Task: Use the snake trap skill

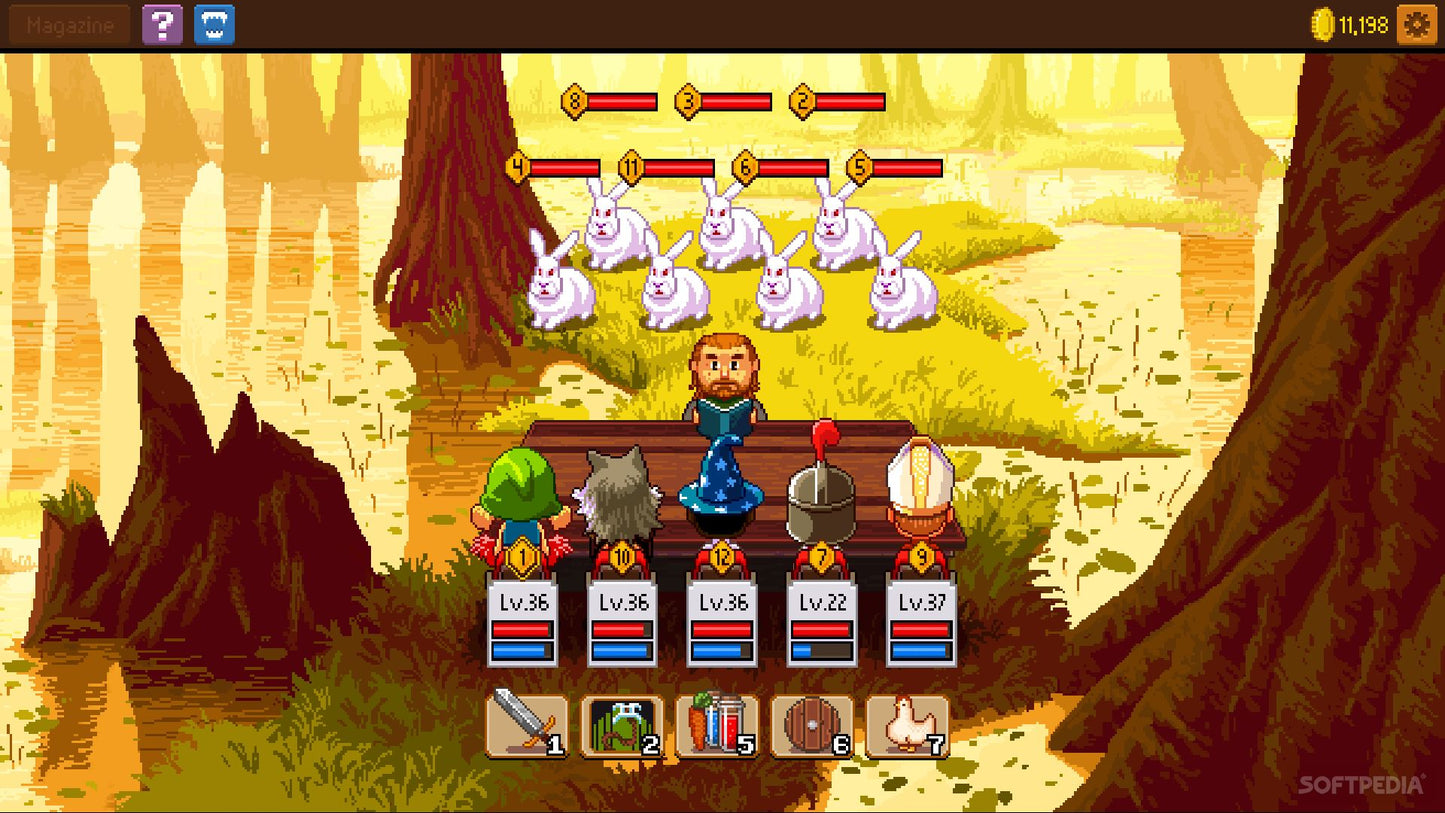Action: 620,722
